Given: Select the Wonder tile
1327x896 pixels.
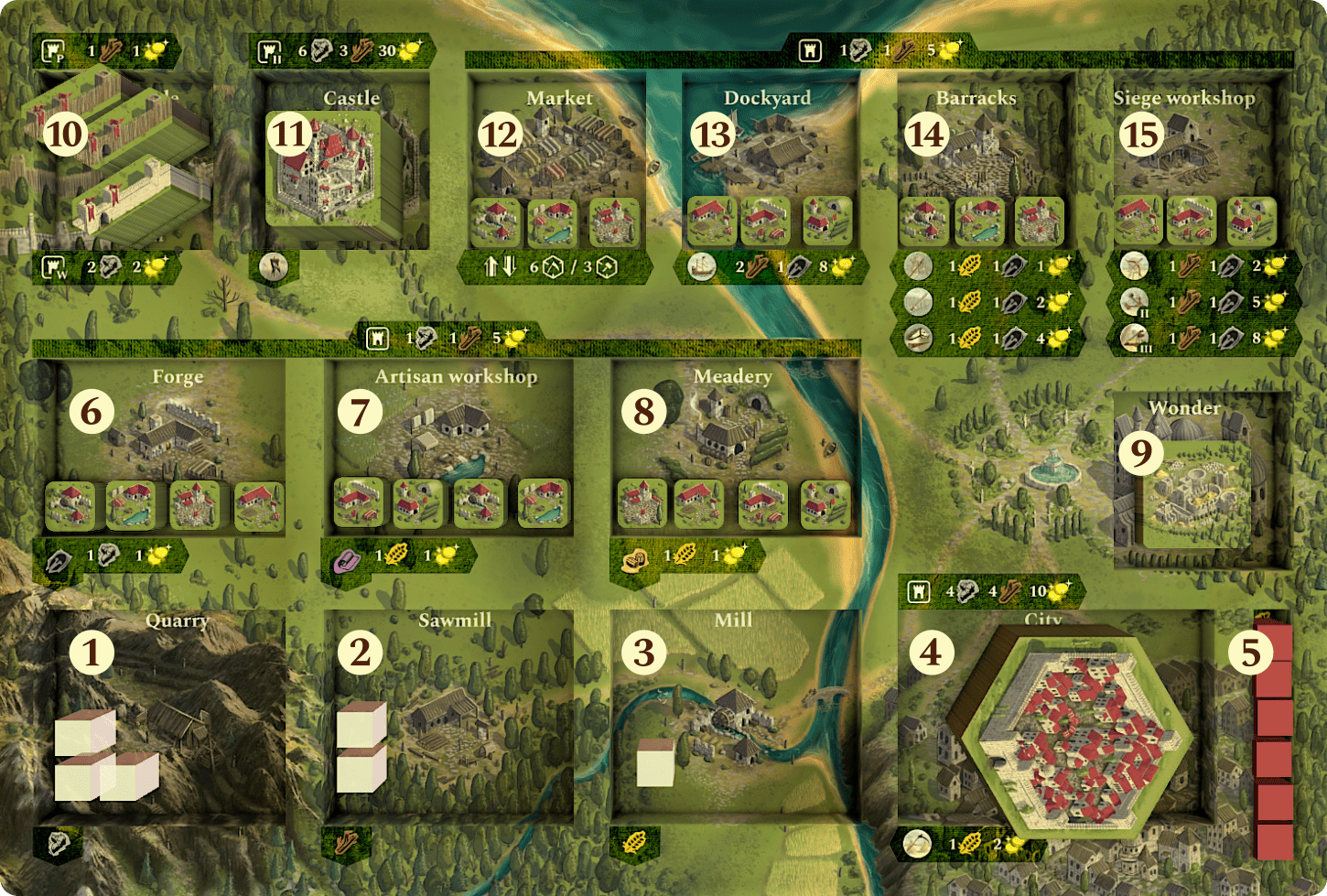Looking at the screenshot, I should coord(1194,494).
